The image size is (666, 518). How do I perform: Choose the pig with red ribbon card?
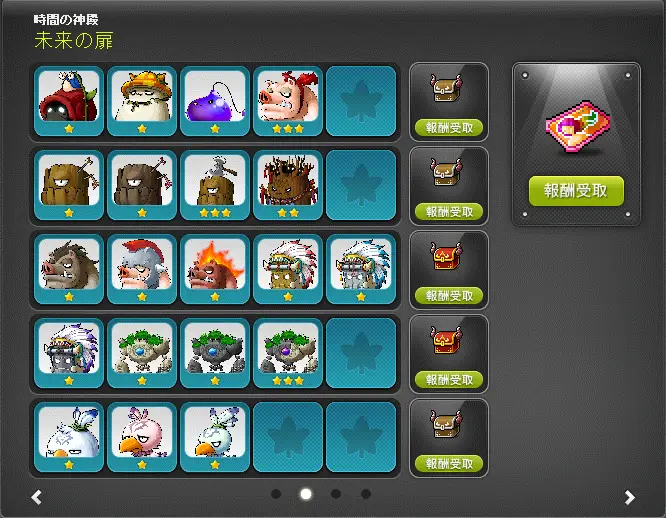(x=288, y=101)
